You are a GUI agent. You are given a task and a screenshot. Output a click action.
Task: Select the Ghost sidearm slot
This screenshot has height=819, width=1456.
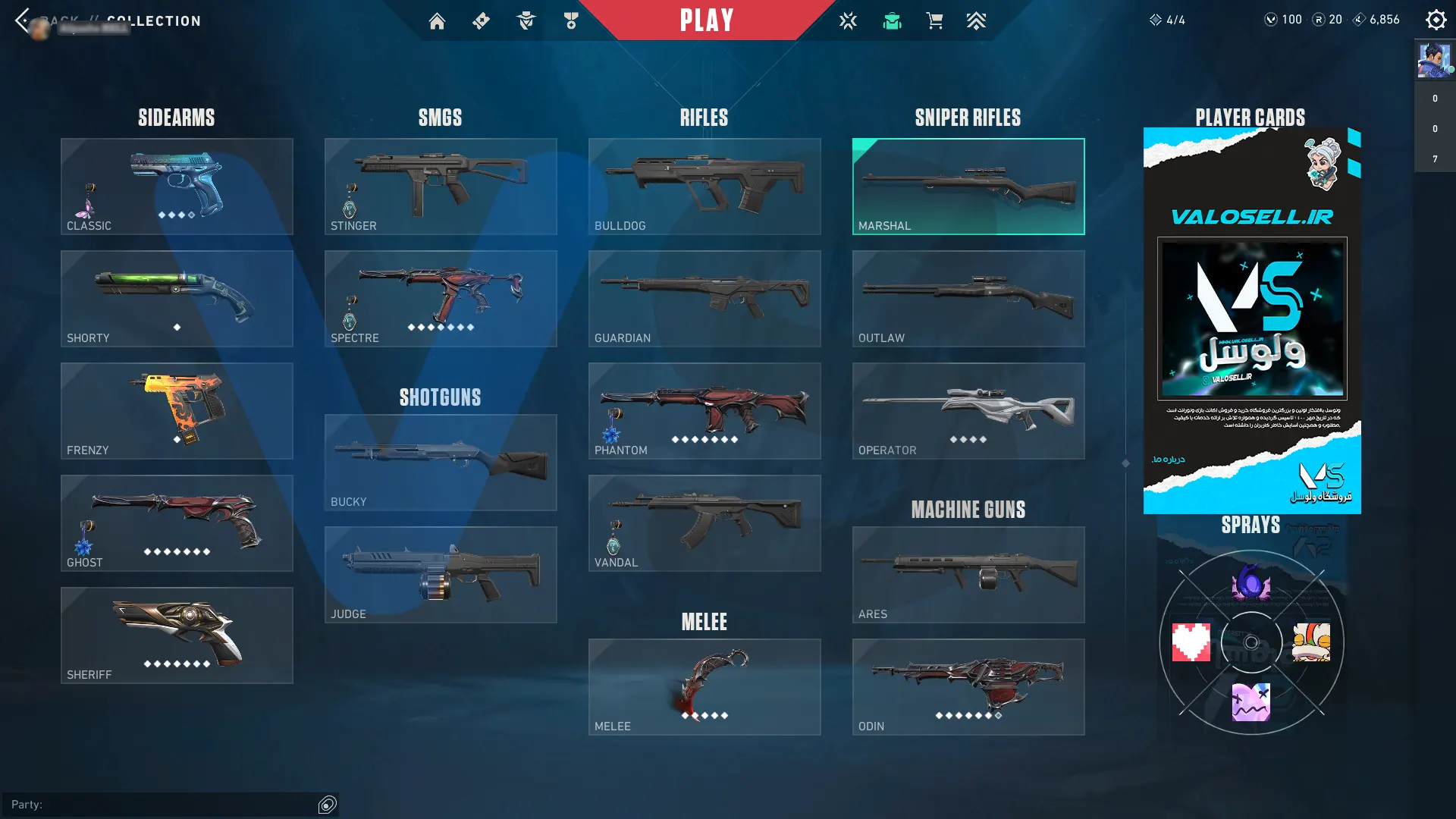pos(177,523)
